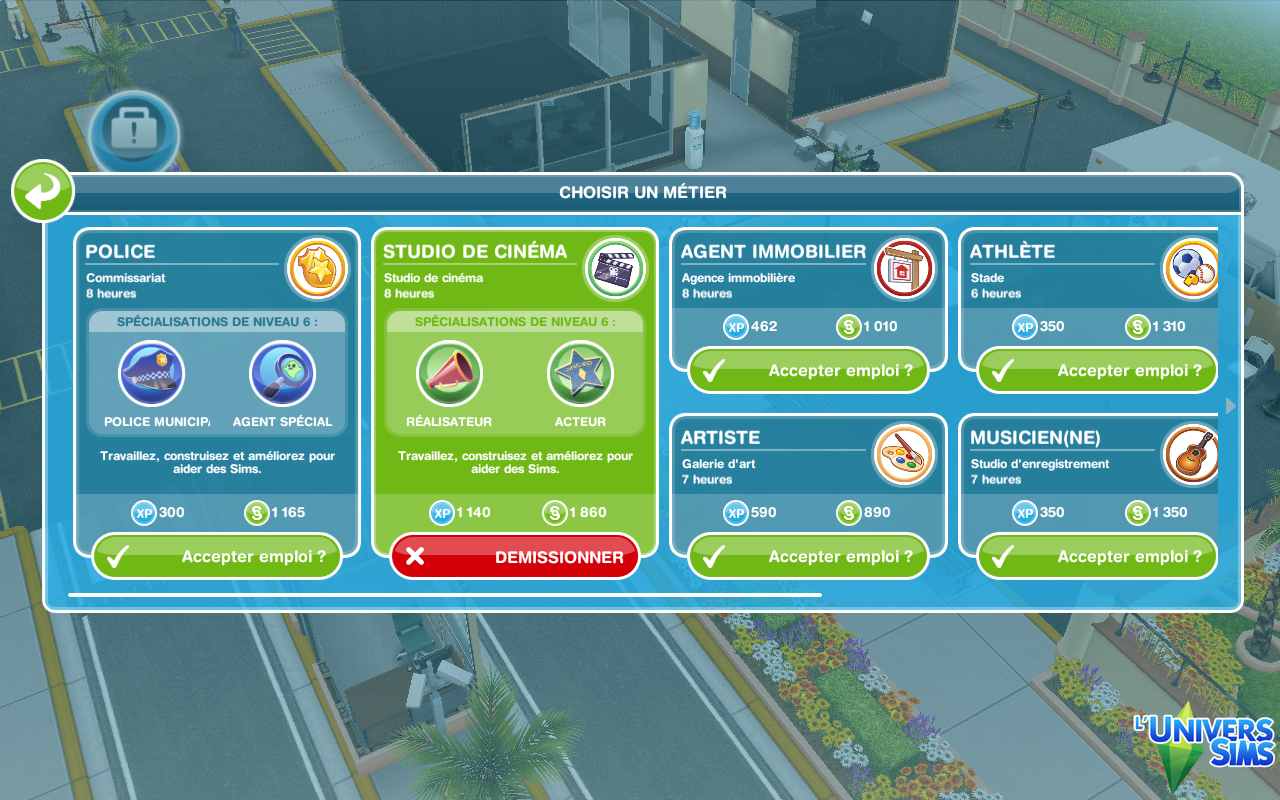Accept the Artiste job
Viewport: 1280px width, 800px height.
(808, 557)
